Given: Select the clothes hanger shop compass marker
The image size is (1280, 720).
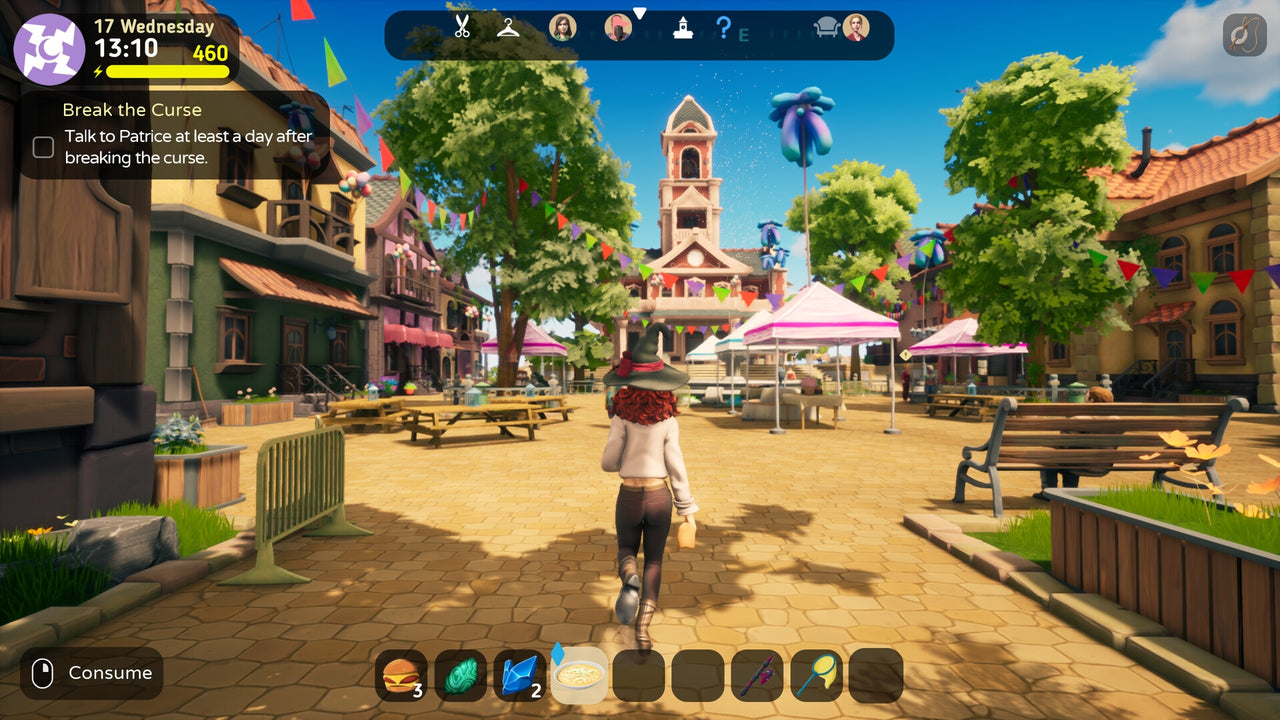Looking at the screenshot, I should [x=509, y=28].
